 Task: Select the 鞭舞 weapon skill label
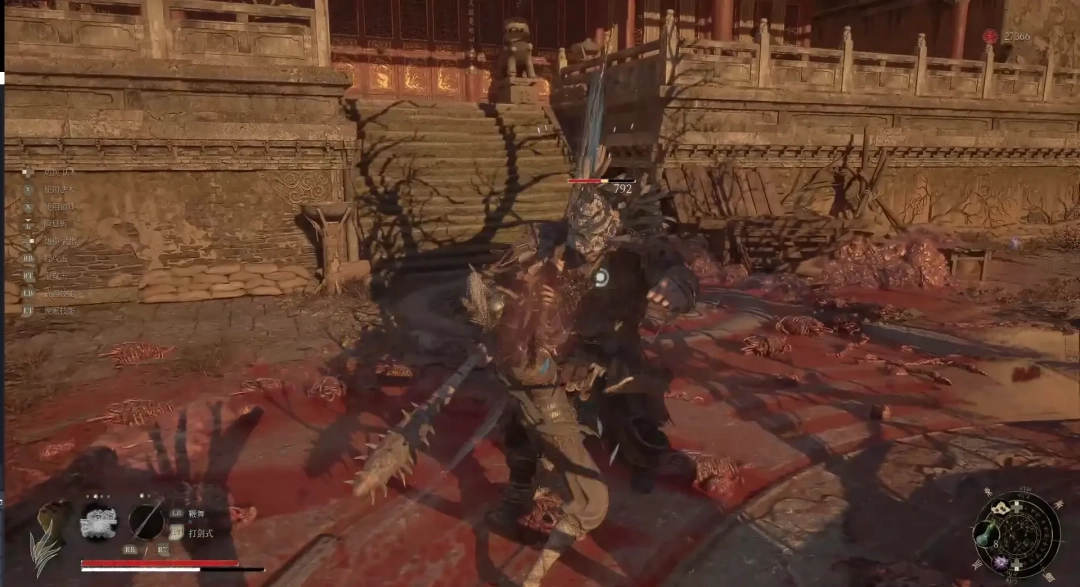click(x=196, y=513)
